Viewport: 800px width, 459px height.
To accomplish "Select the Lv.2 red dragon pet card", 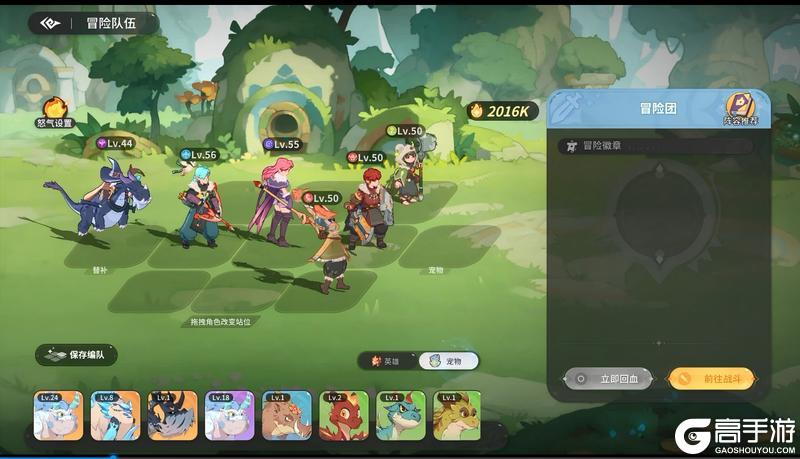I will pos(344,415).
